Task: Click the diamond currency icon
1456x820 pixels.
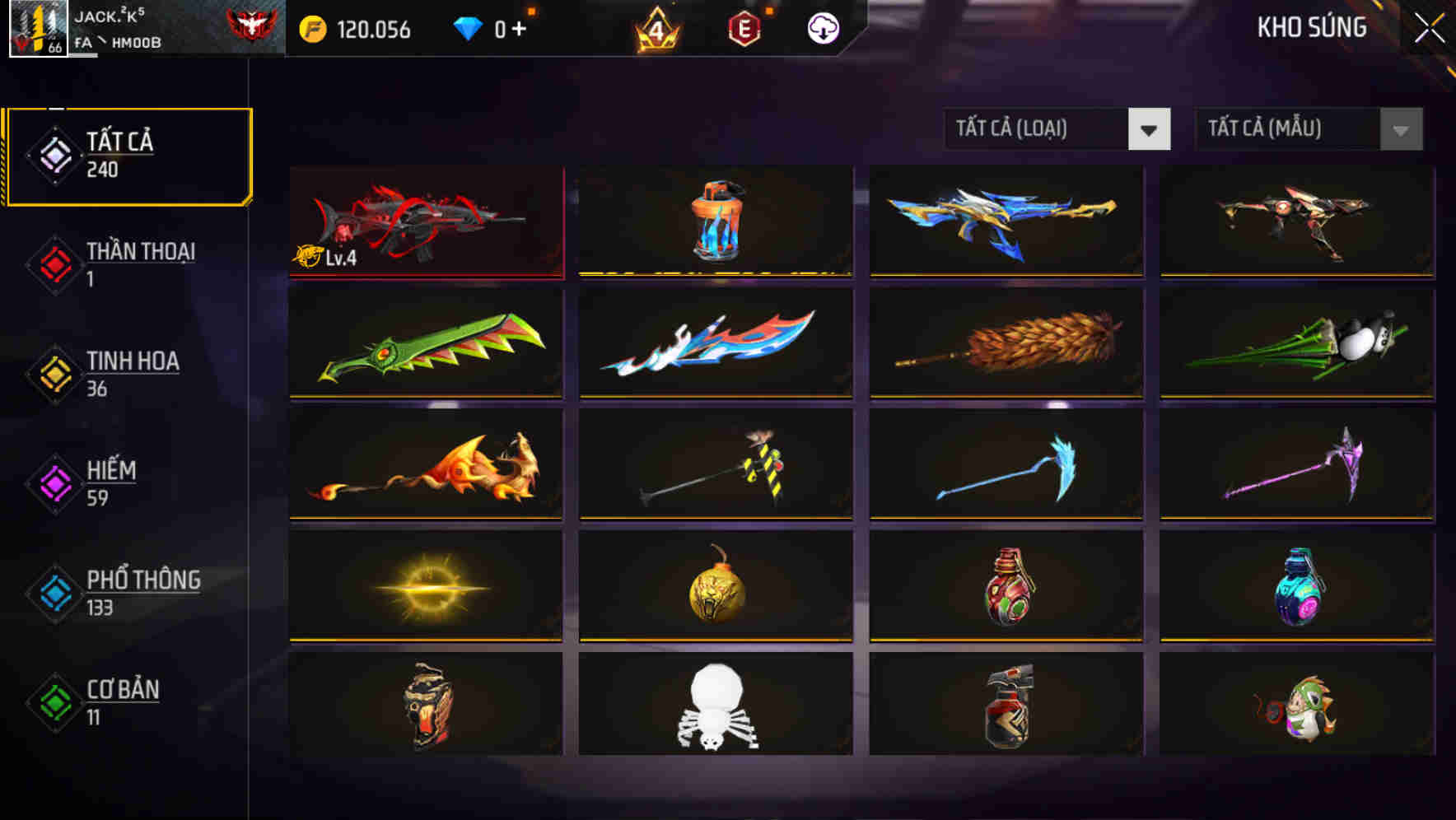Action: tap(468, 30)
